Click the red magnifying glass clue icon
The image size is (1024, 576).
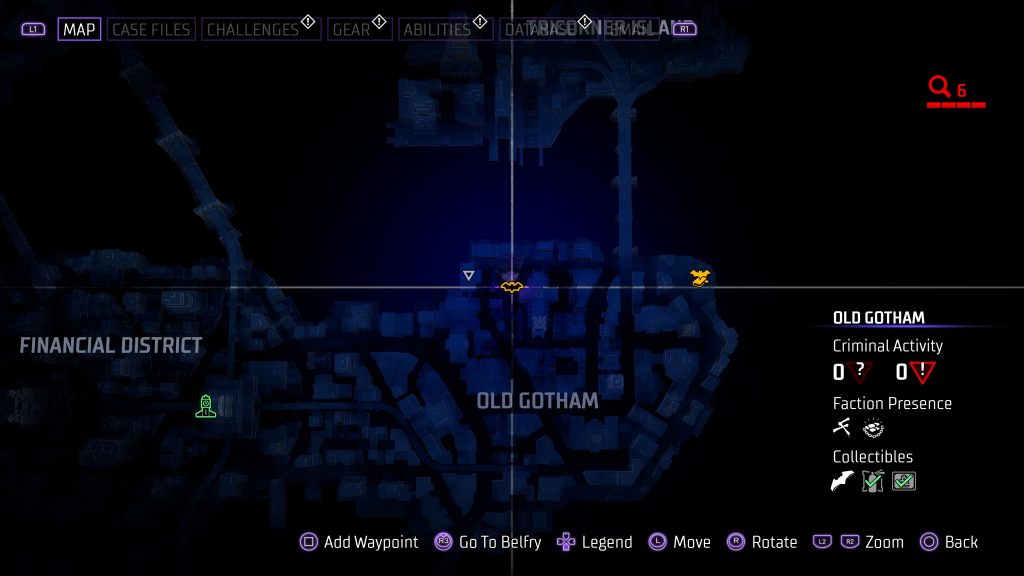pyautogui.click(x=939, y=88)
